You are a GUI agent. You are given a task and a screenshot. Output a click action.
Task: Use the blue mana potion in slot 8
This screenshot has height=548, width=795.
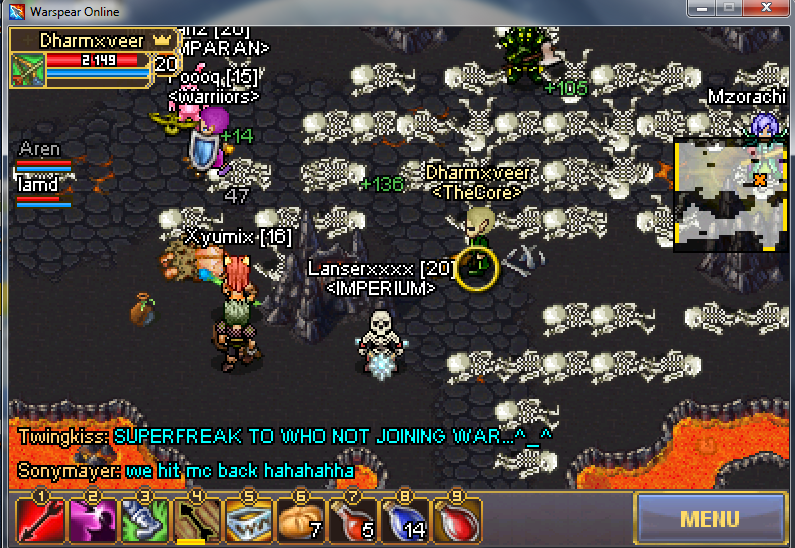(404, 520)
